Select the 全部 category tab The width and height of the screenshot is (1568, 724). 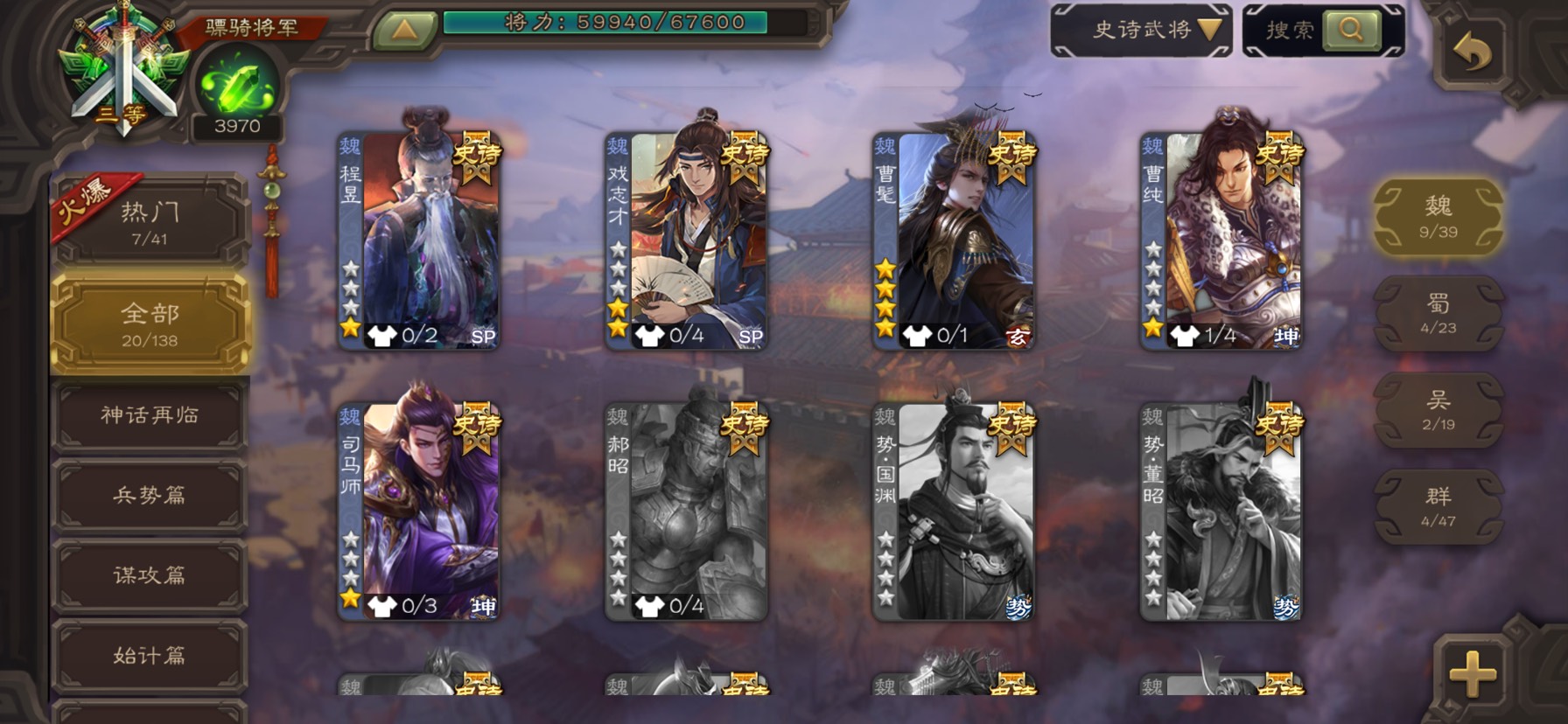pyautogui.click(x=150, y=324)
